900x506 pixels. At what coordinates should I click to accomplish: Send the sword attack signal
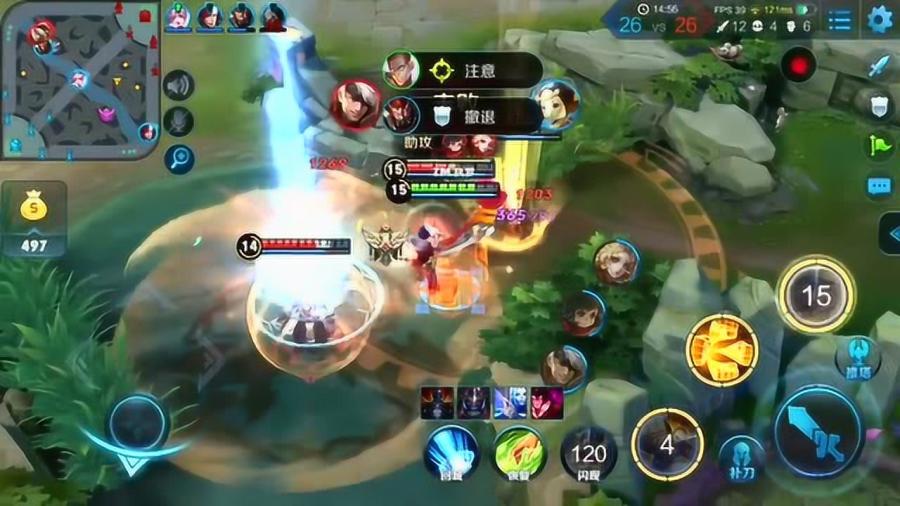click(878, 67)
